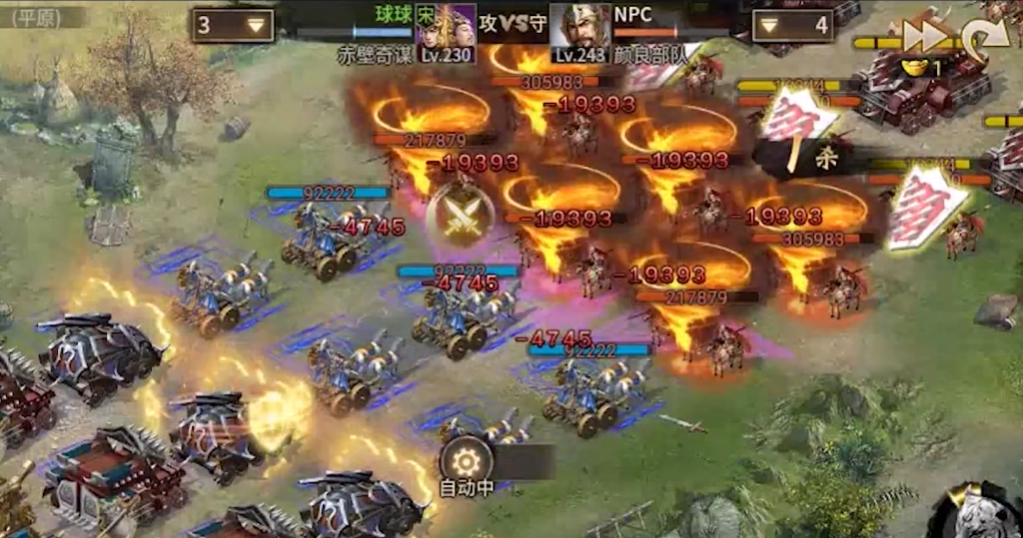Open the defender dropdown showing 4
Screen dimensions: 1023x538
click(792, 25)
